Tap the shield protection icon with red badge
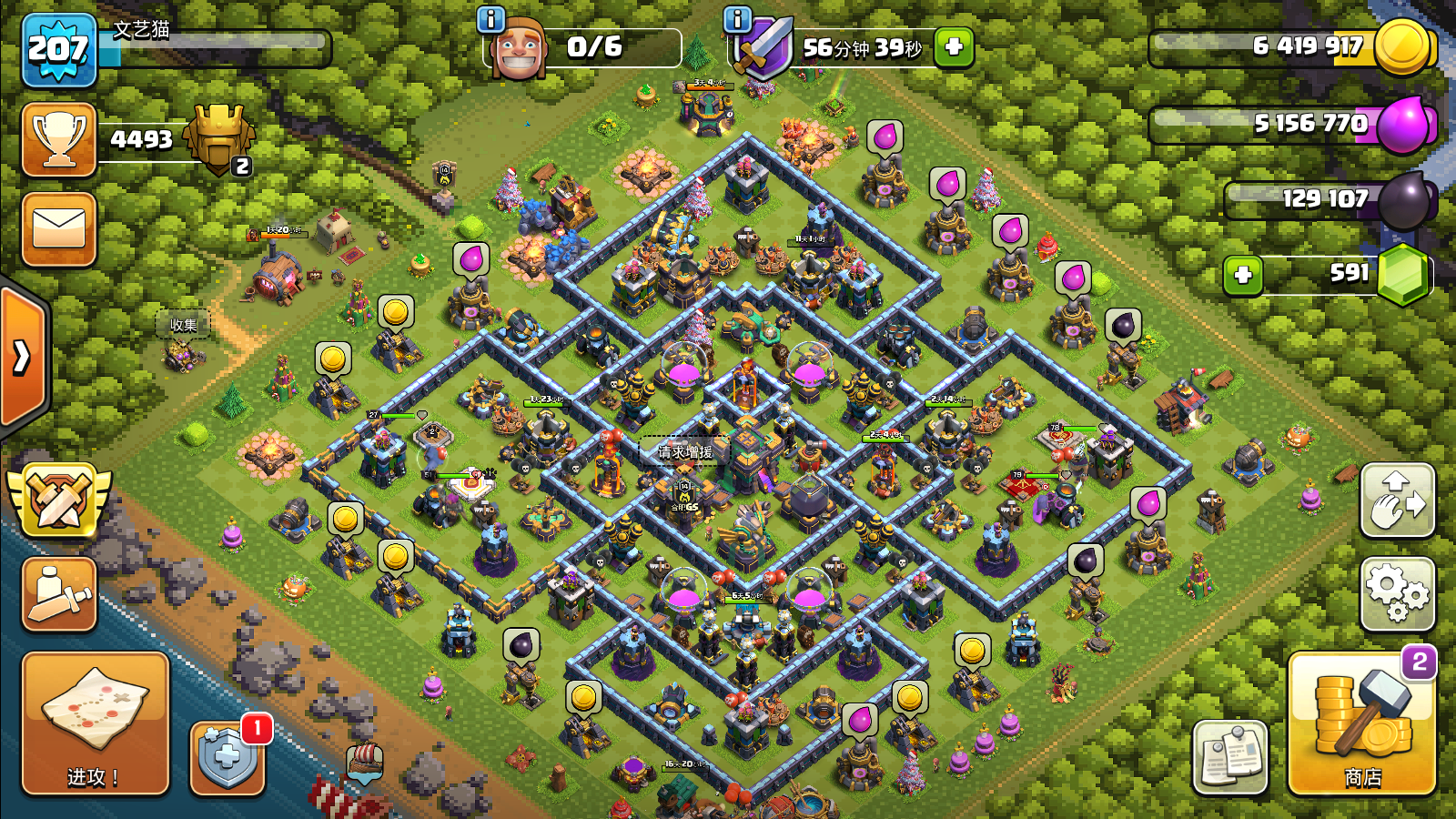This screenshot has height=819, width=1456. tap(226, 758)
